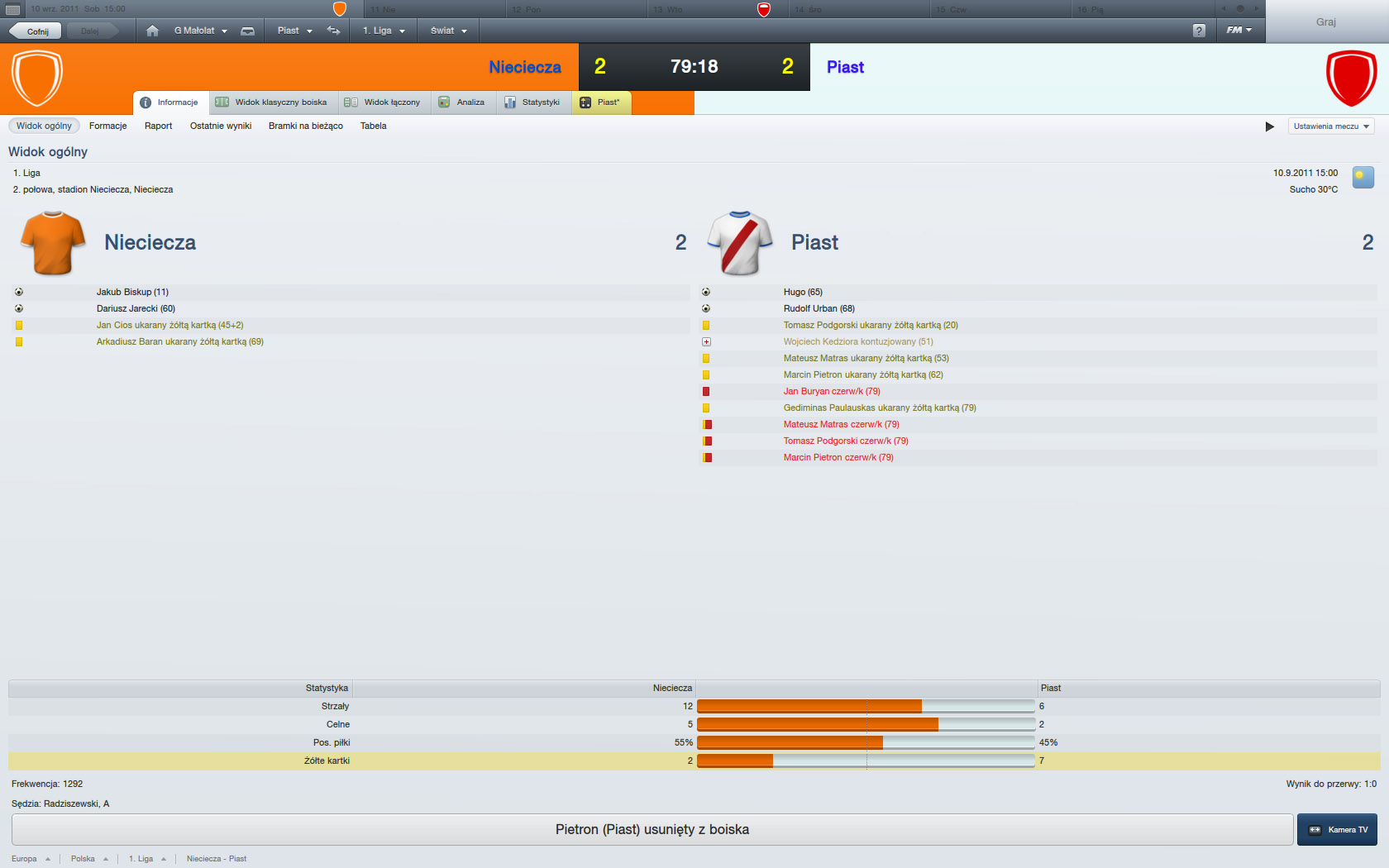This screenshot has width=1389, height=868.
Task: Open Bramki na bieżąco live goals
Action: [x=305, y=126]
